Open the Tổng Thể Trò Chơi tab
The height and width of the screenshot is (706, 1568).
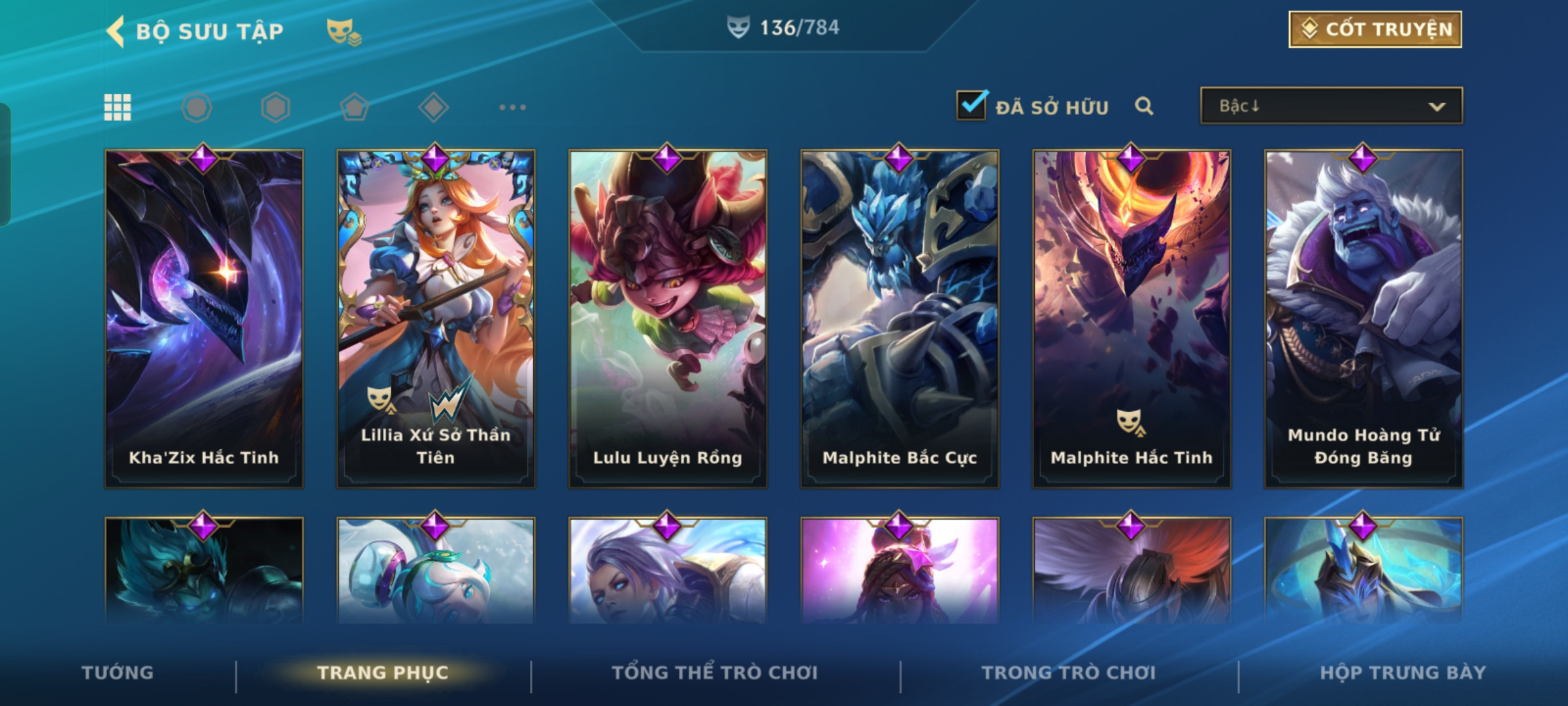click(715, 673)
